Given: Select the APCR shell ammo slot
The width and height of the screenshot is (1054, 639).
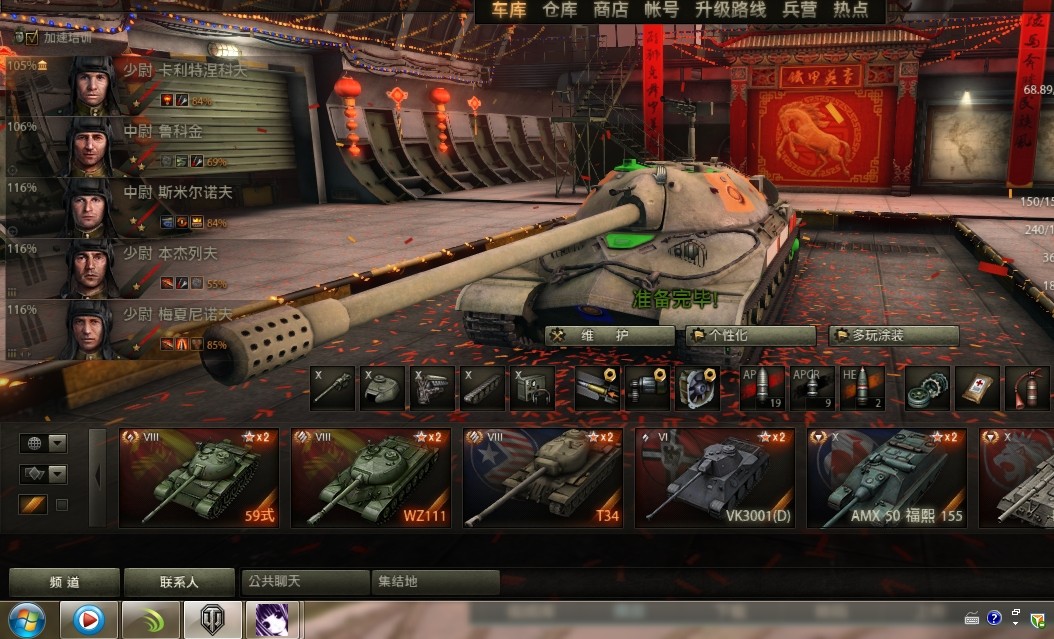Looking at the screenshot, I should click(x=812, y=388).
